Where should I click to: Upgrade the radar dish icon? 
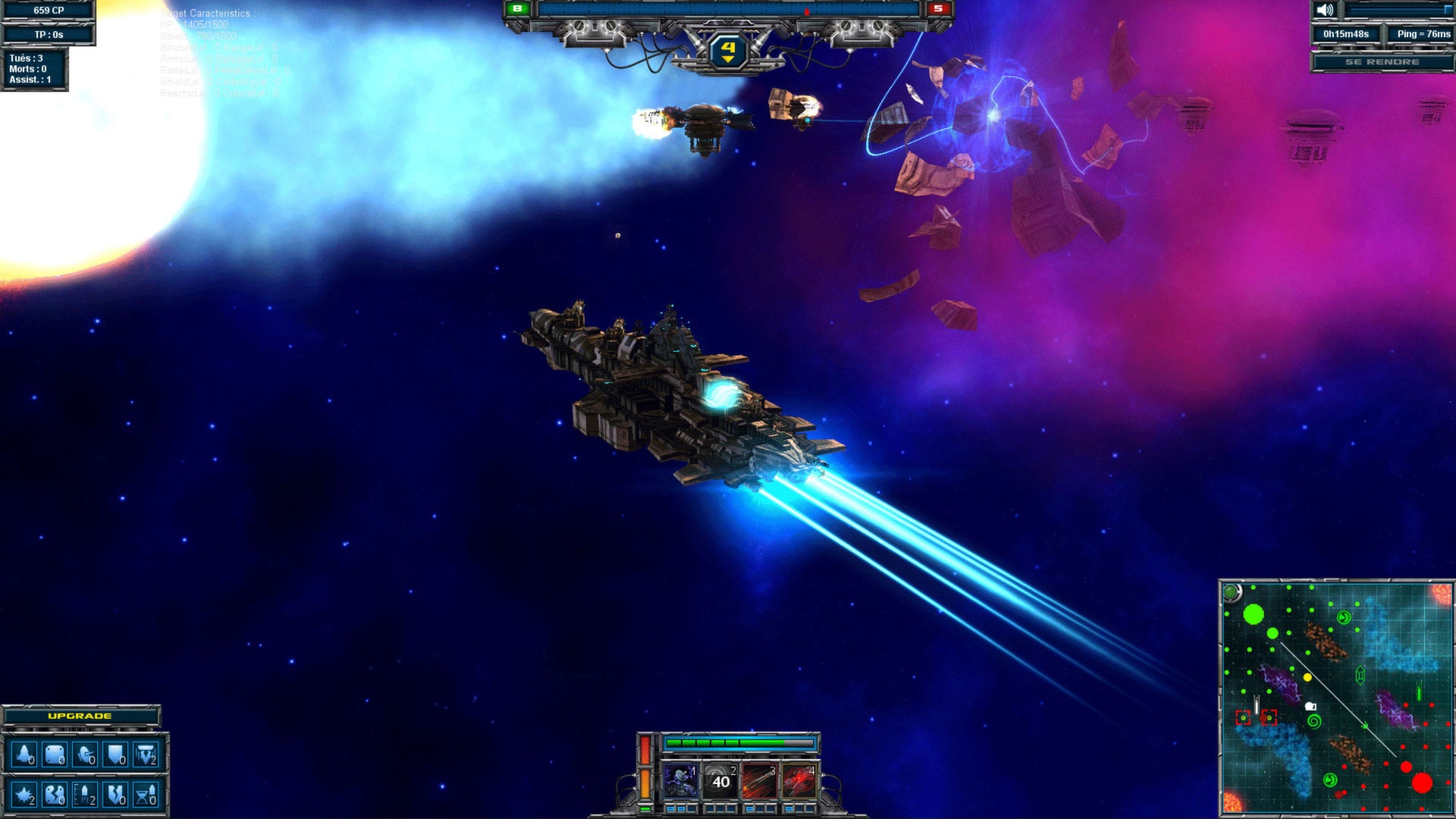pyautogui.click(x=85, y=755)
